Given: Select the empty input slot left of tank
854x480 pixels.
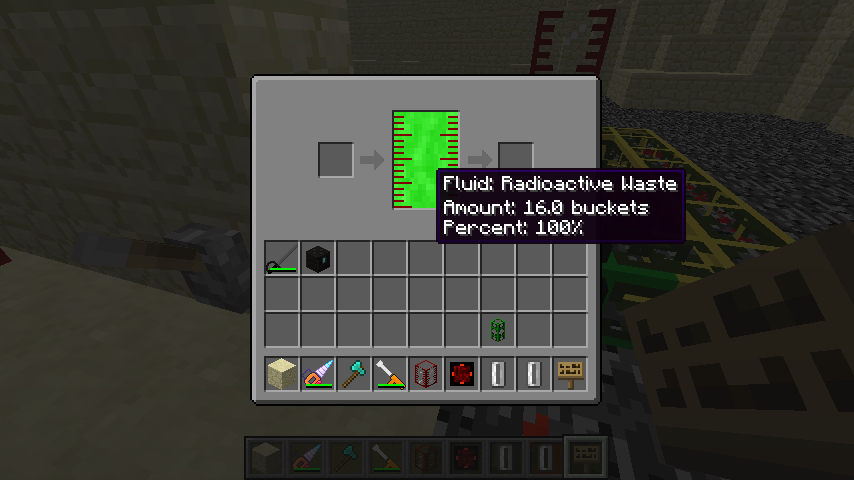Looking at the screenshot, I should pyautogui.click(x=336, y=160).
